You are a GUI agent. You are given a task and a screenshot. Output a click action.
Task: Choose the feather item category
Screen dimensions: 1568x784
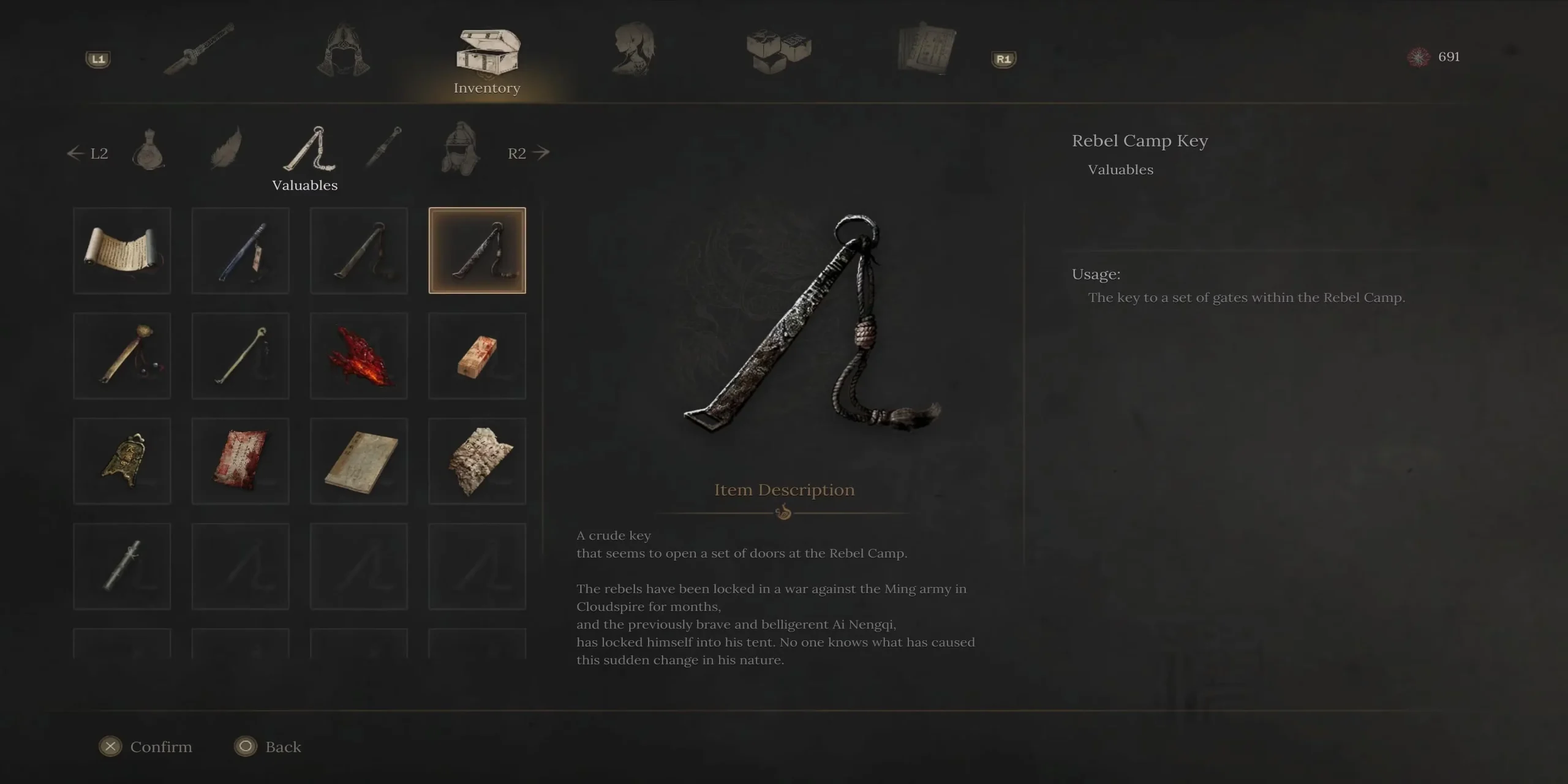coord(226,149)
